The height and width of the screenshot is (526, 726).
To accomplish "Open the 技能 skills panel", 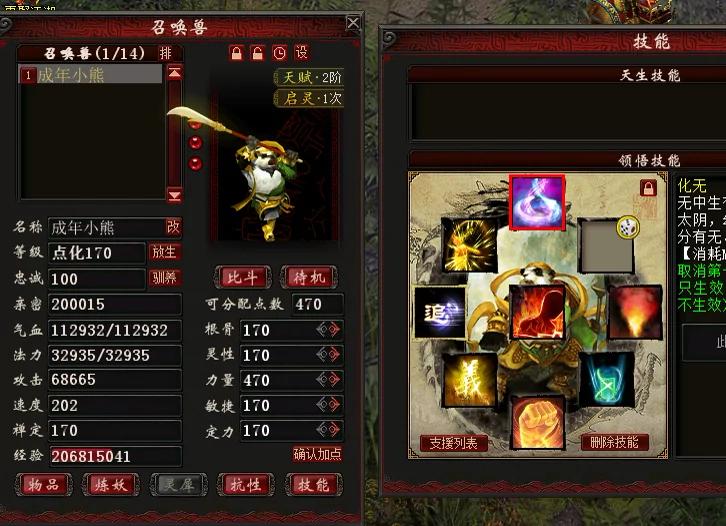I will pyautogui.click(x=312, y=485).
